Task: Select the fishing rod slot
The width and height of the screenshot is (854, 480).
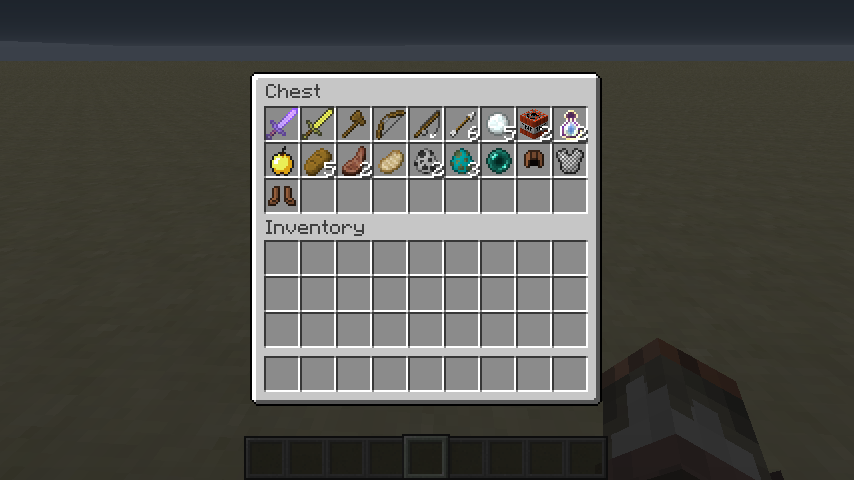Action: click(426, 124)
